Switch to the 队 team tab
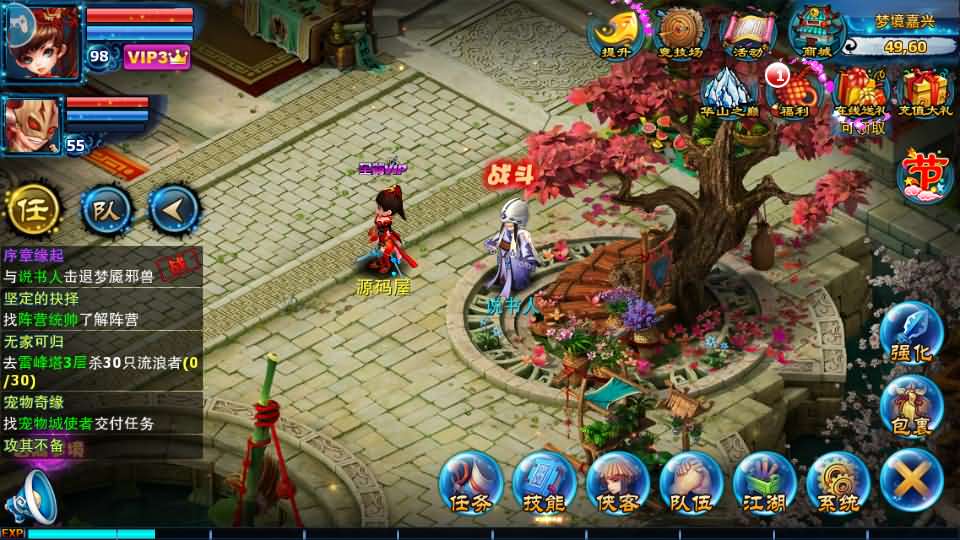 pos(104,208)
